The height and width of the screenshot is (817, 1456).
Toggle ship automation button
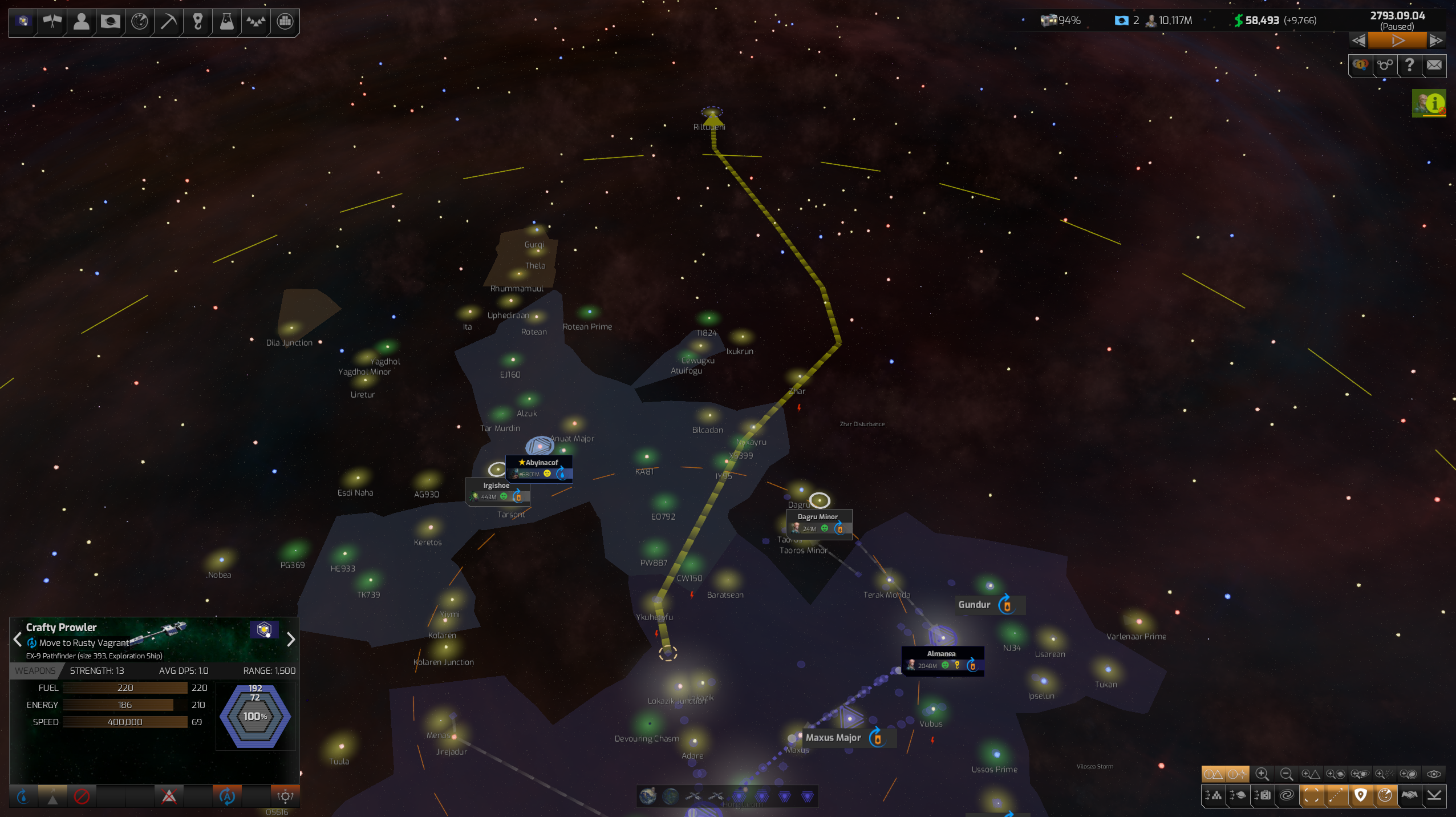tap(227, 796)
